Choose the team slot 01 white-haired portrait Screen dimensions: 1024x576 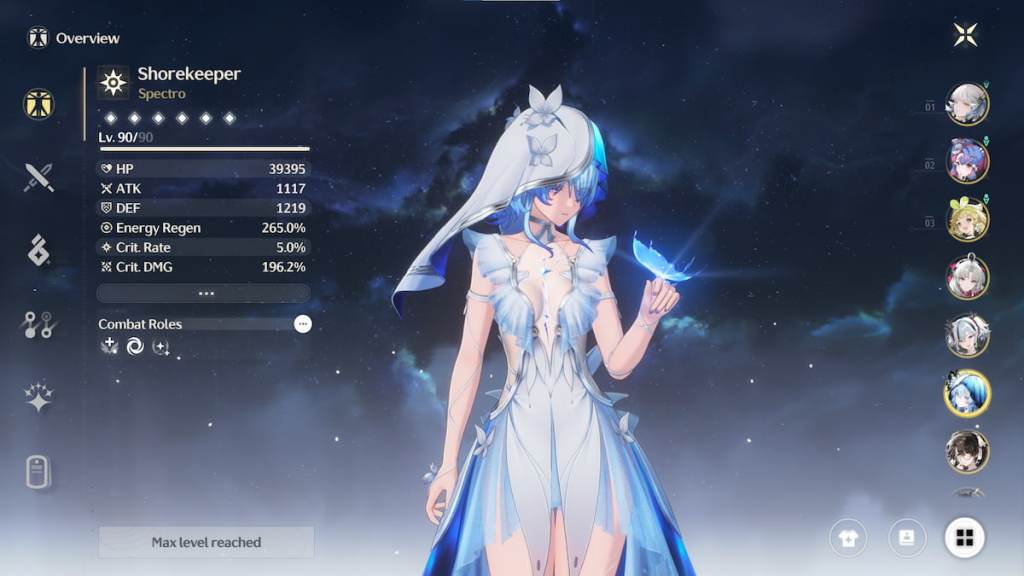tap(967, 104)
